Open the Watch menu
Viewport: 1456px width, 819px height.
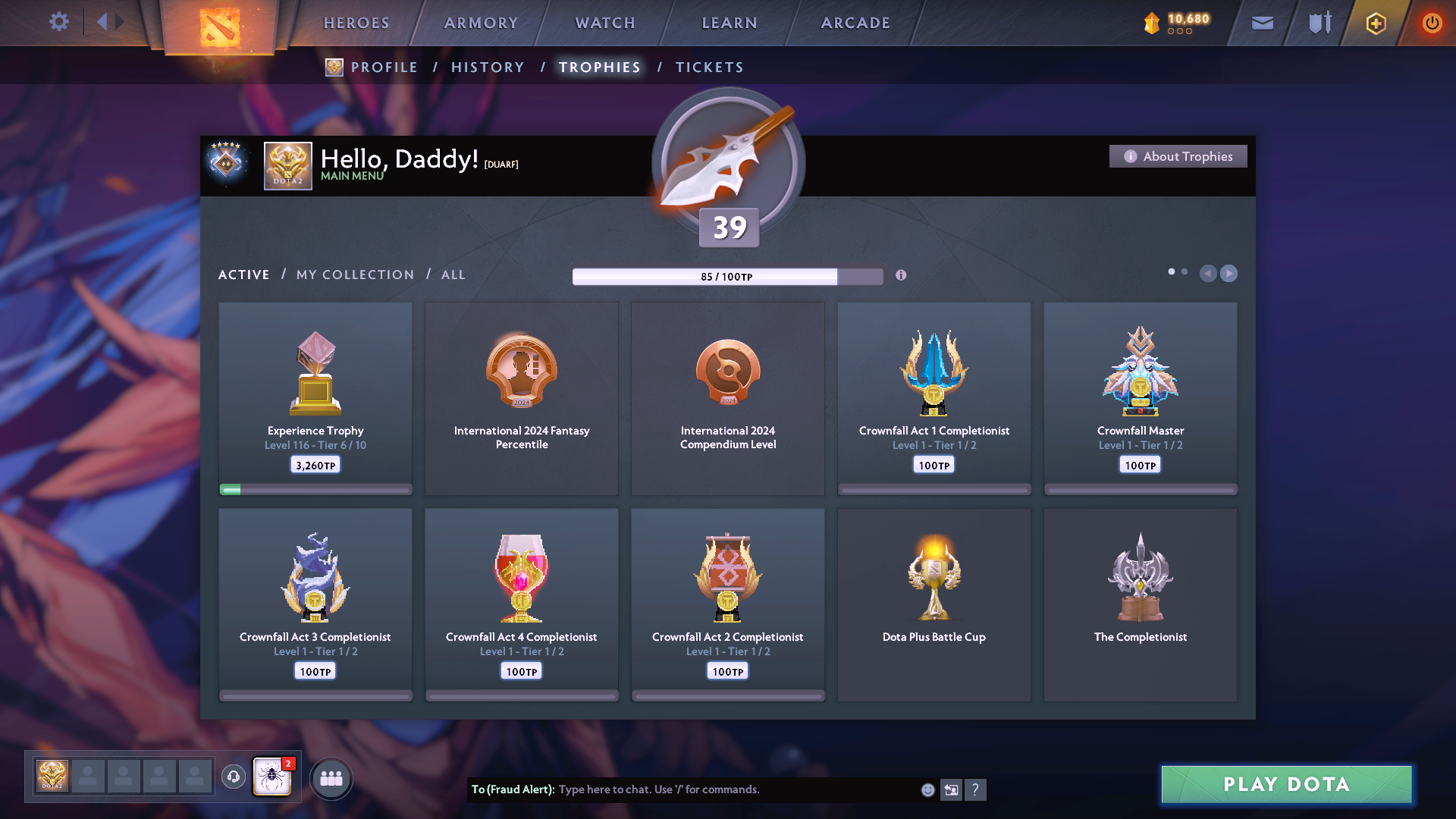[x=604, y=23]
